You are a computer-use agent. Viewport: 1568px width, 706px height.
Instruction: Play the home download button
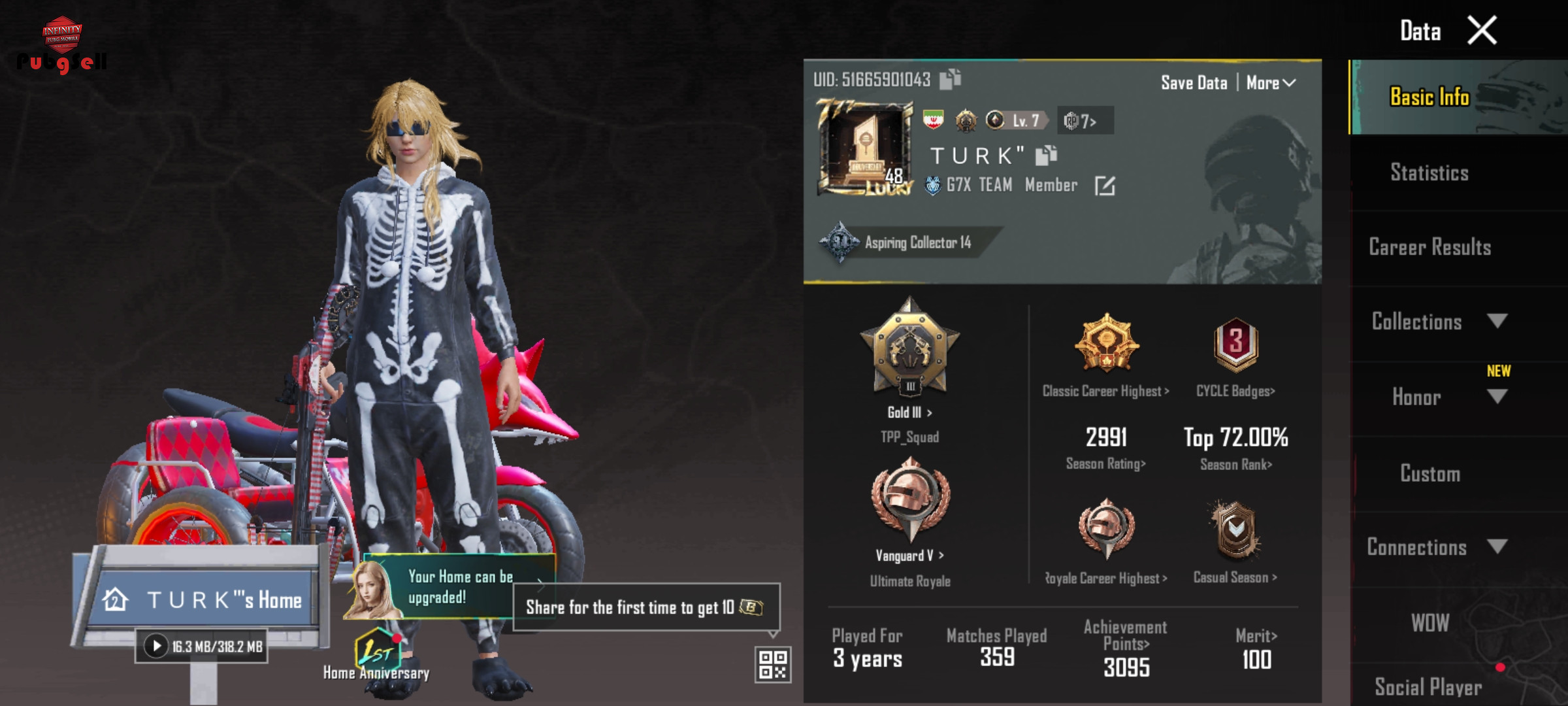156,647
